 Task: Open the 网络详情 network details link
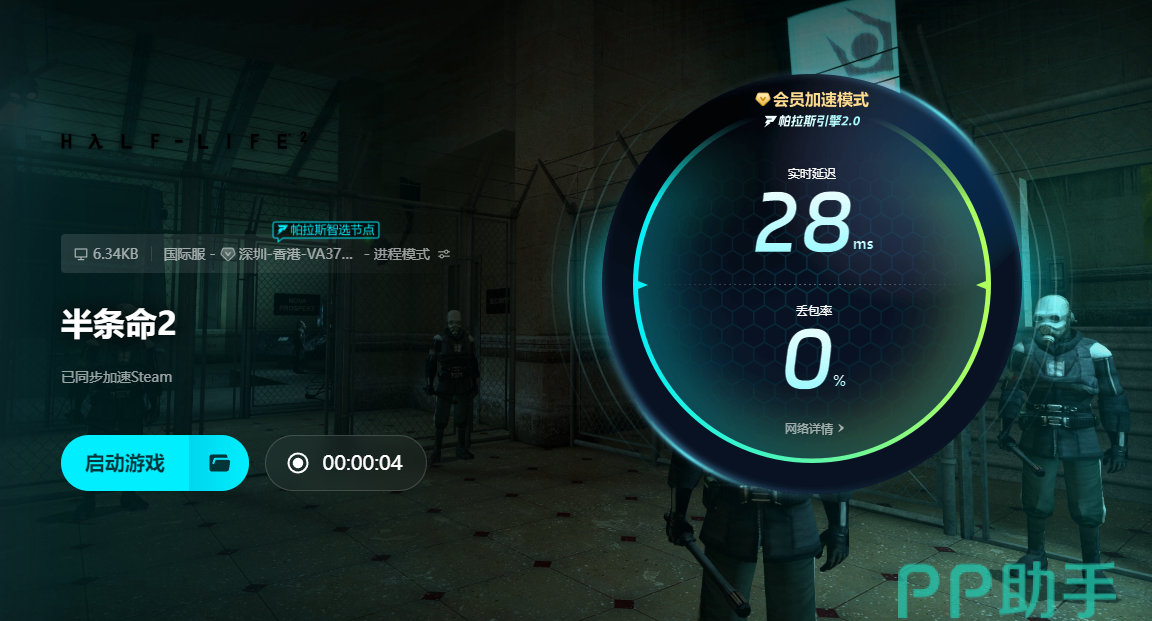coord(814,429)
